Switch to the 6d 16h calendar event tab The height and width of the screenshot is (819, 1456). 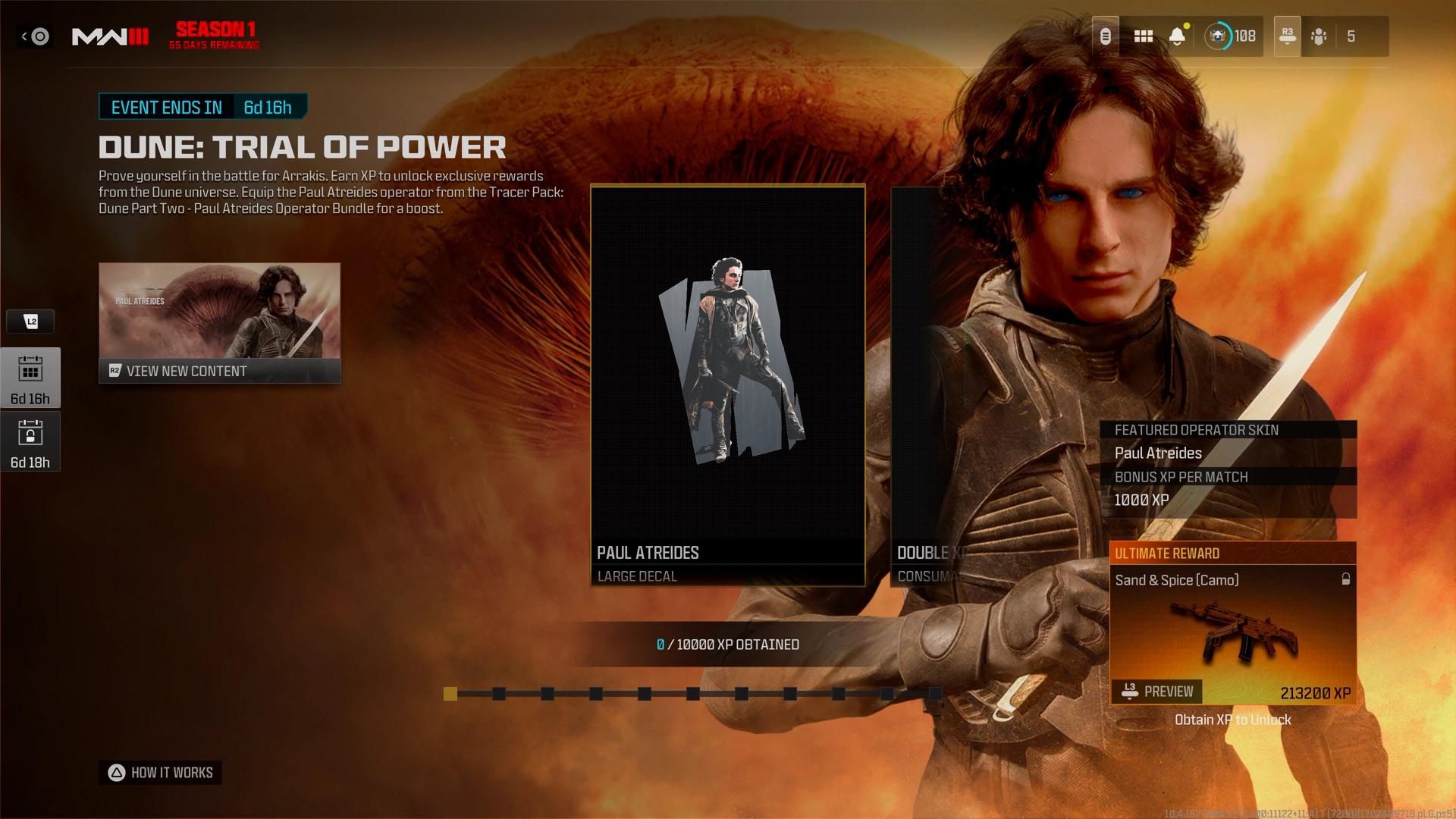(30, 378)
